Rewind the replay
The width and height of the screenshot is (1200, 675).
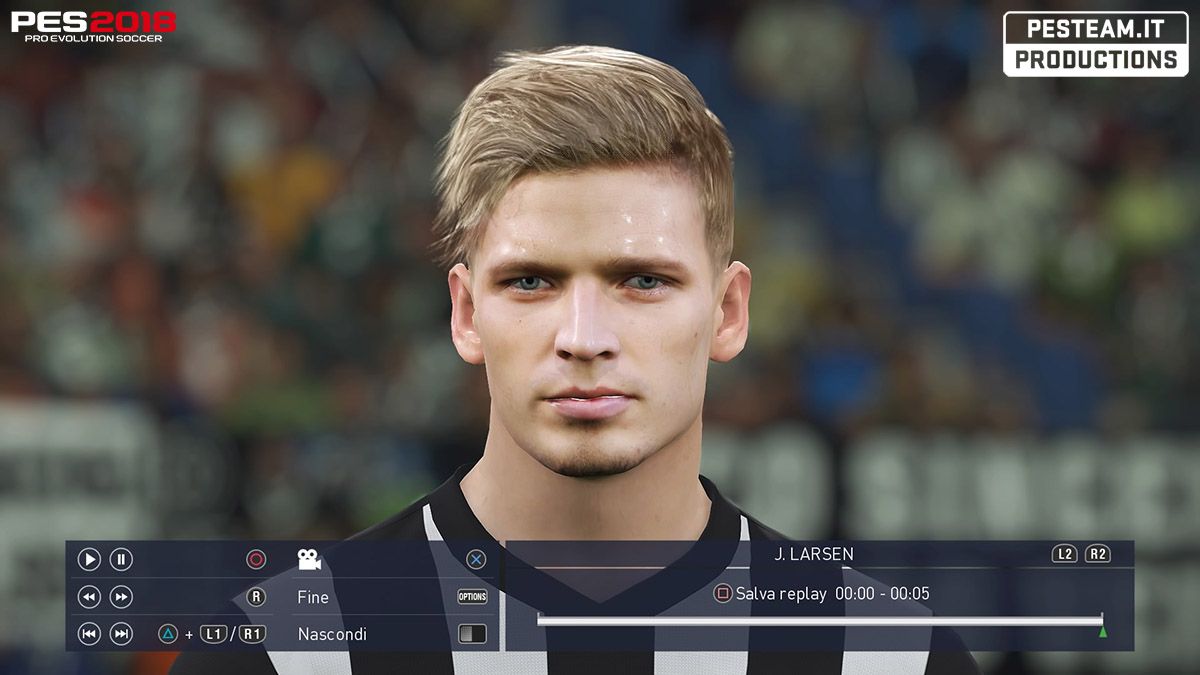89,597
